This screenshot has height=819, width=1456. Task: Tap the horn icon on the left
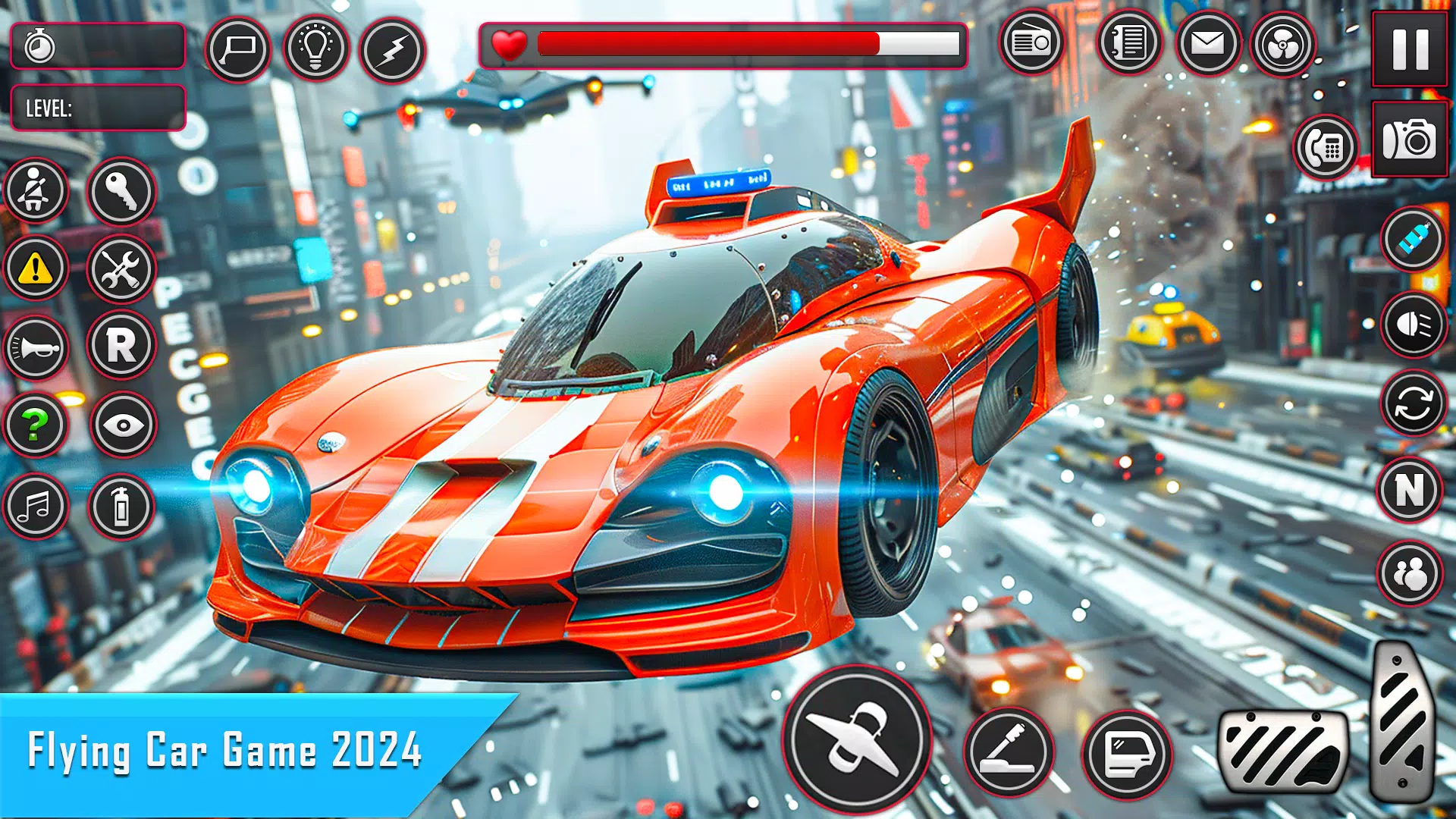[36, 348]
